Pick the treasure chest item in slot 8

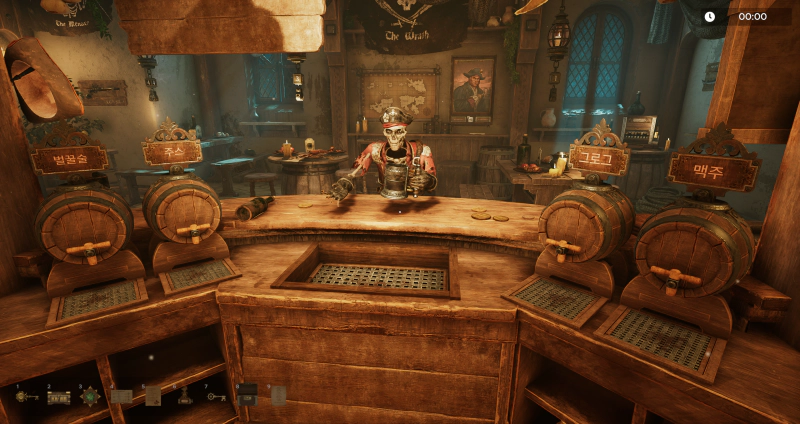tap(247, 394)
